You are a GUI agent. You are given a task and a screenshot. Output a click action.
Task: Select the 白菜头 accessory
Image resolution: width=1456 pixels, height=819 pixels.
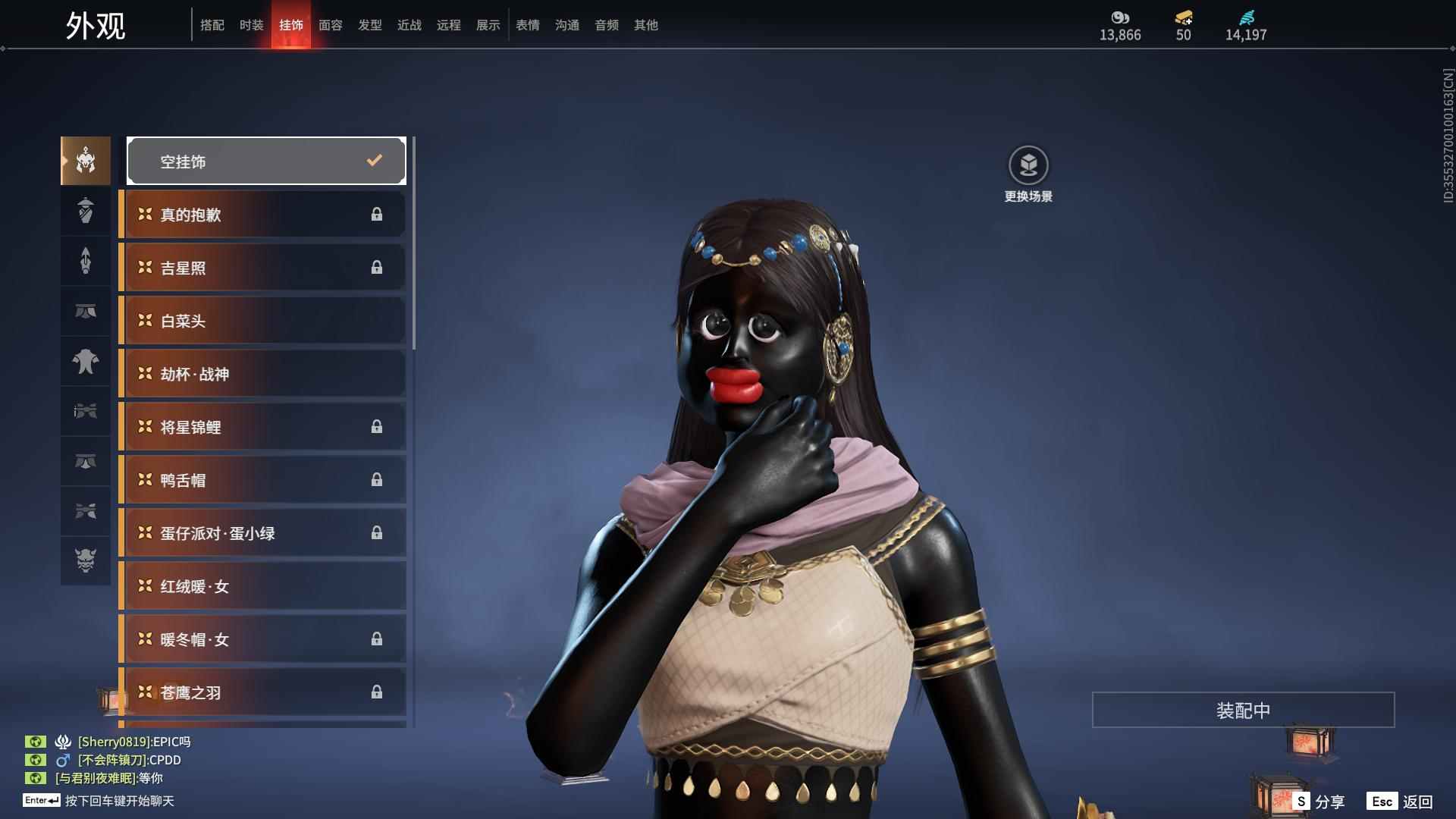click(x=262, y=321)
